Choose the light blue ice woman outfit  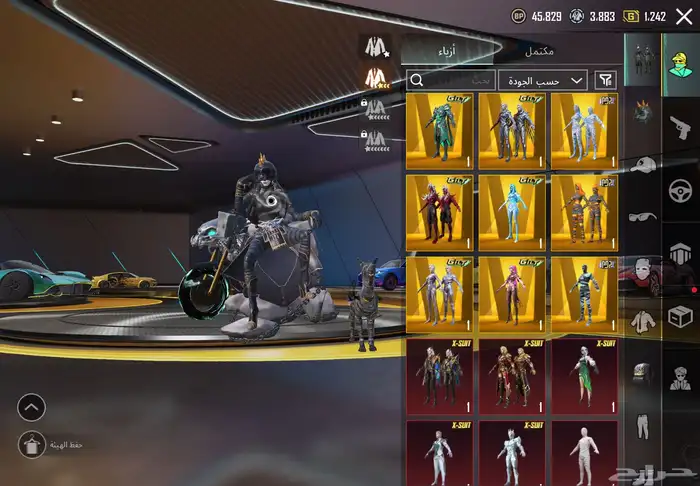[512, 212]
